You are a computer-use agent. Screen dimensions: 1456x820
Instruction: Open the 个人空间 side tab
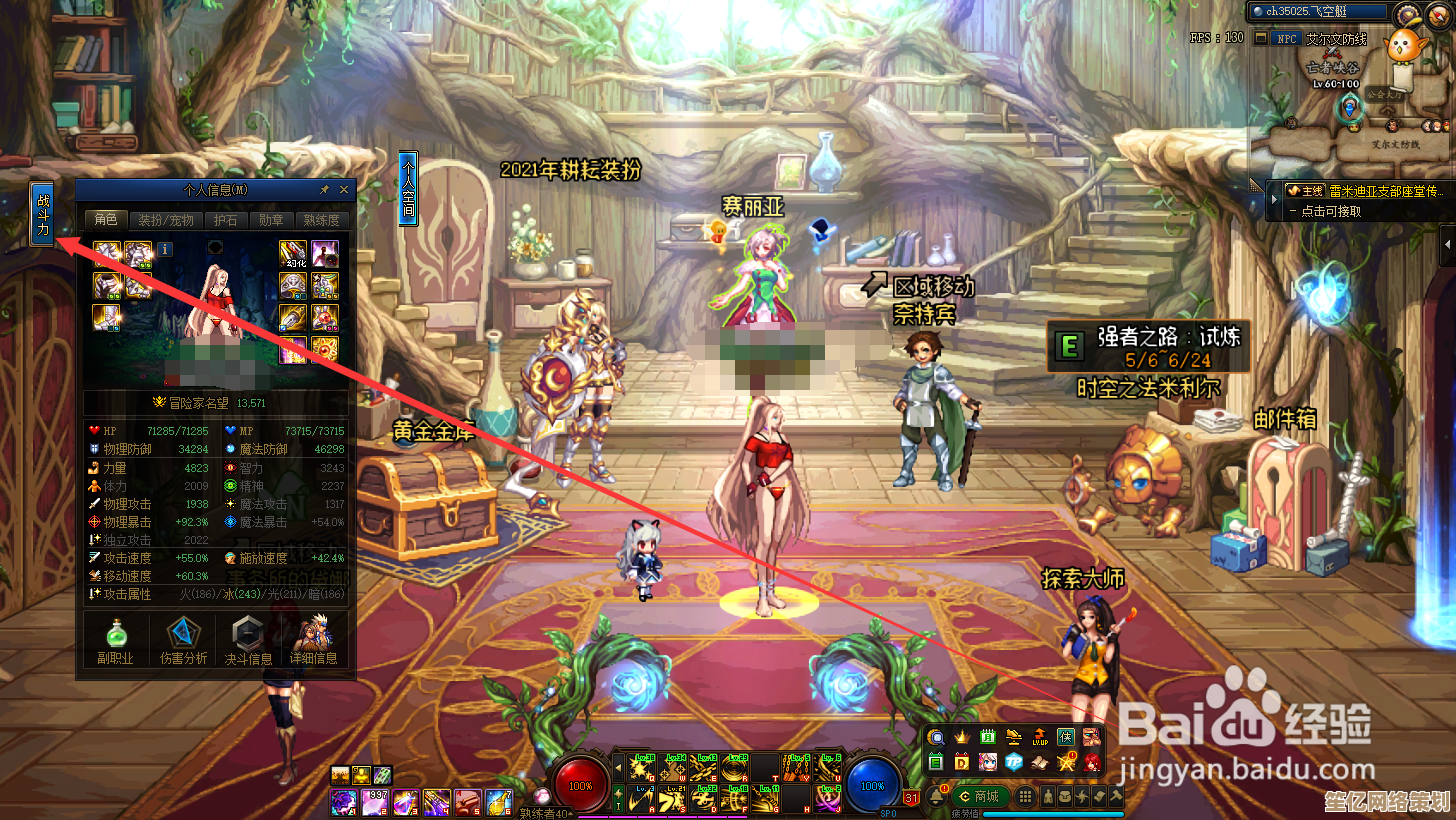tap(408, 188)
